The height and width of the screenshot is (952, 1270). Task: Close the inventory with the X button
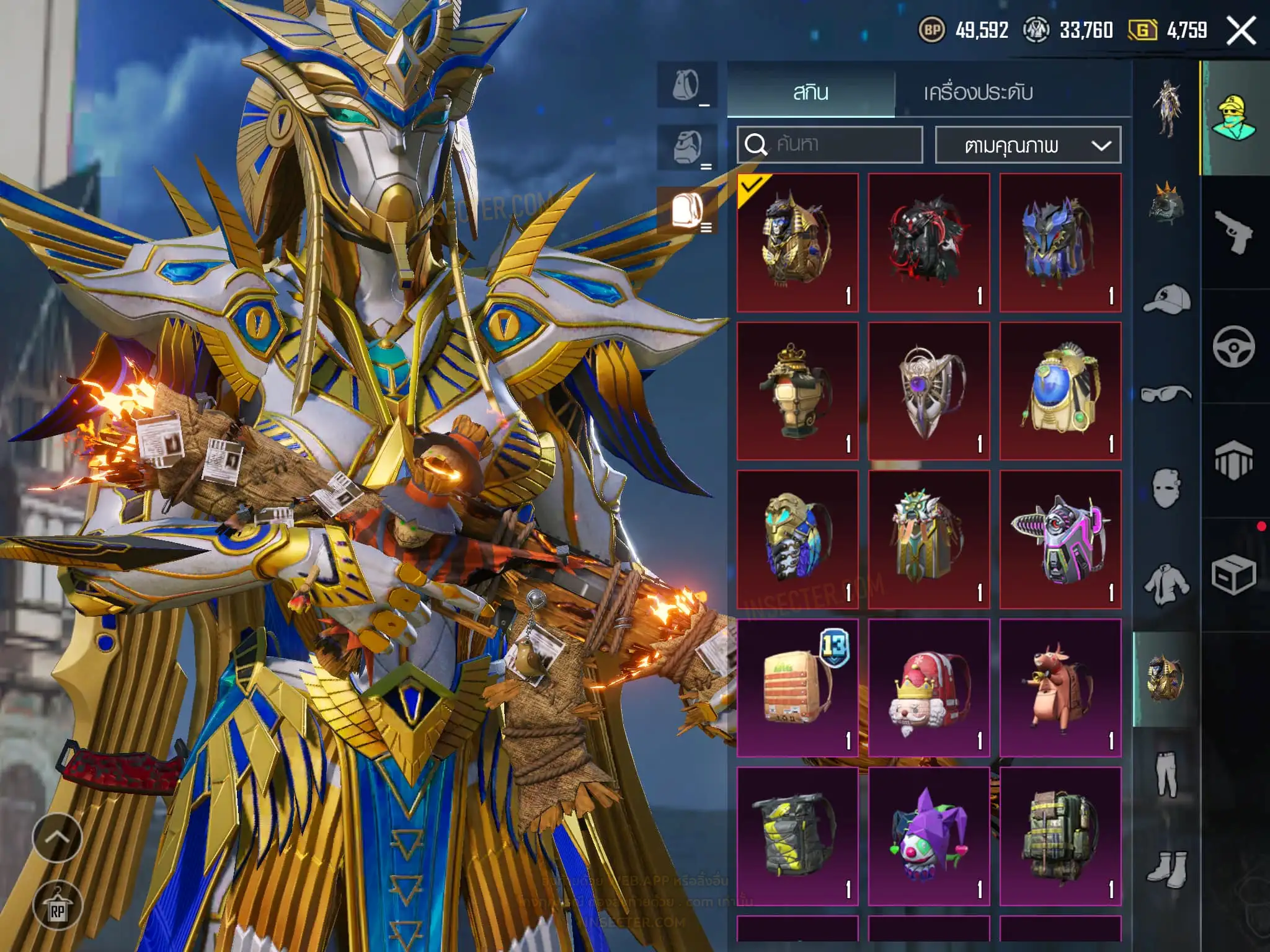click(1241, 30)
